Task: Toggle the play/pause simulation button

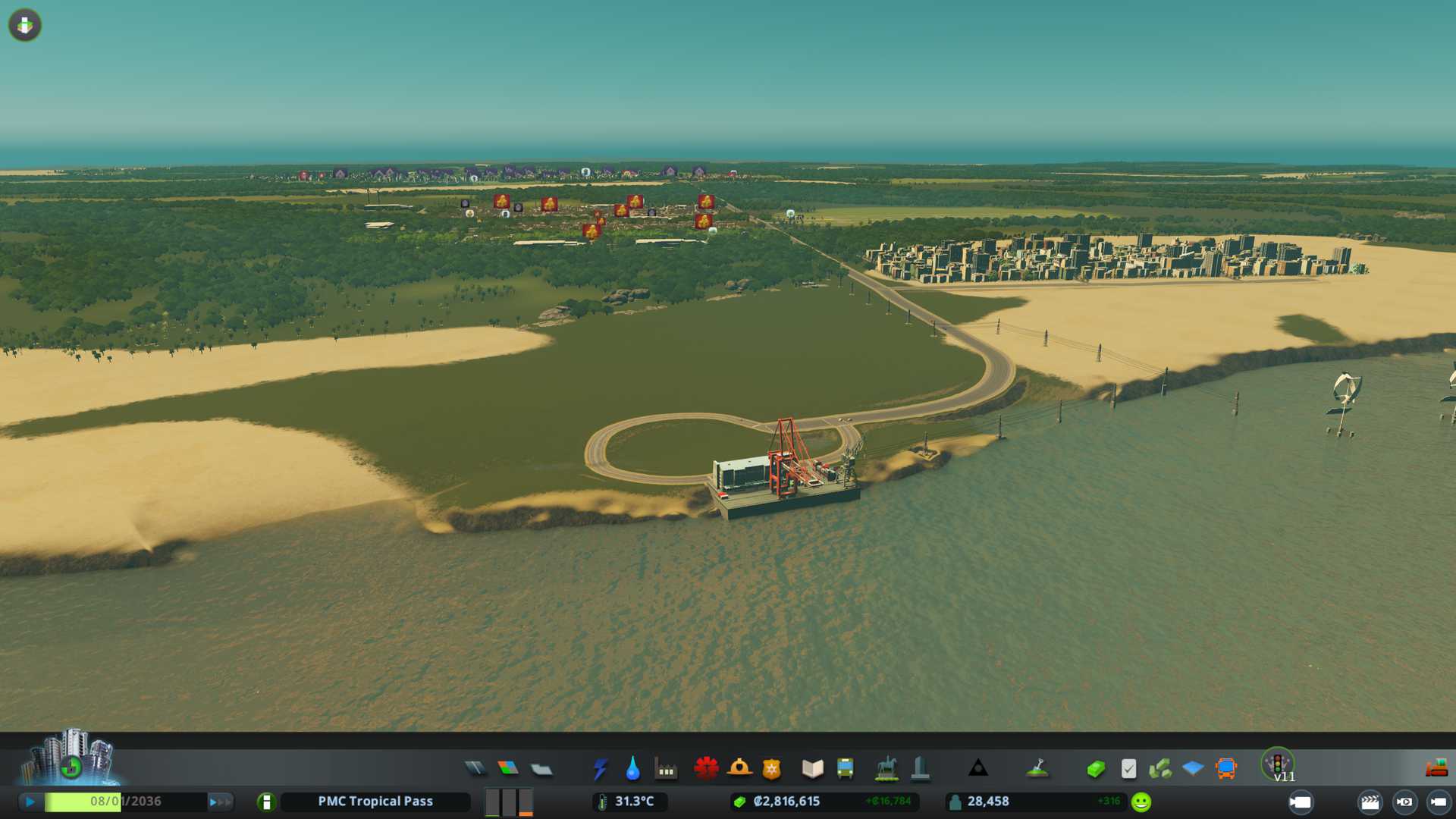Action: 30,802
